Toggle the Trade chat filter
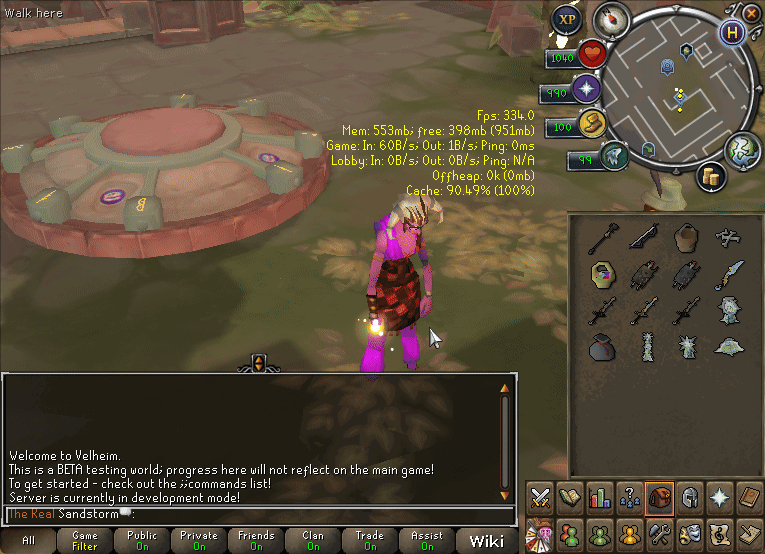 370,541
